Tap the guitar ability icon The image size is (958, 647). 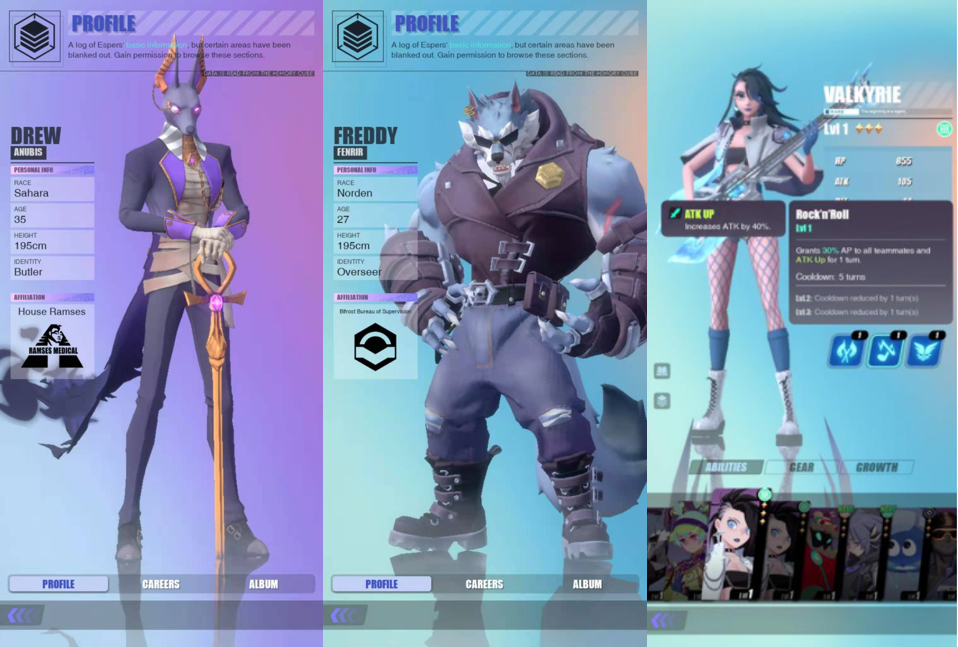846,350
